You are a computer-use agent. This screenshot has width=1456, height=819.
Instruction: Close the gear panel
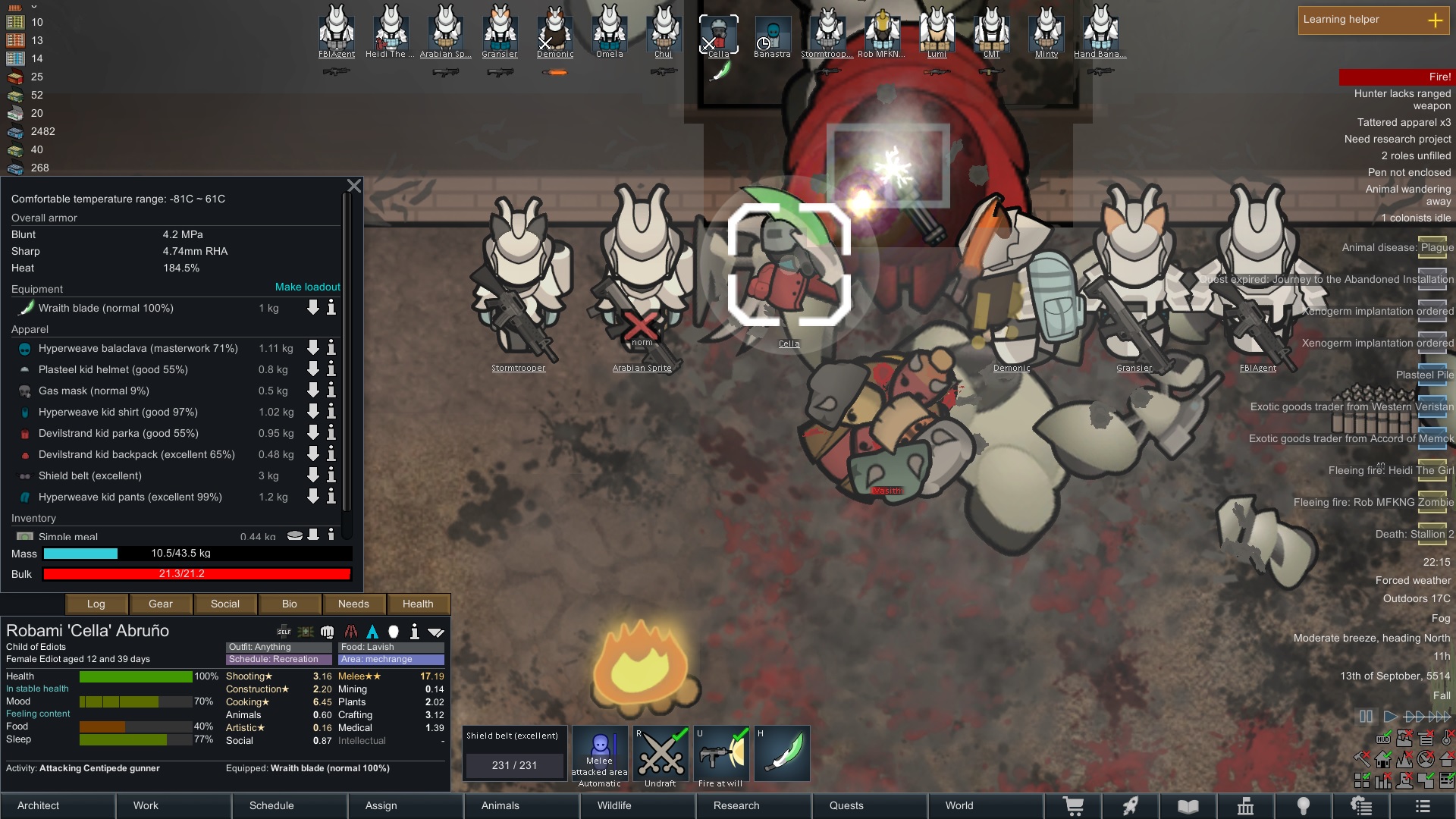tap(353, 186)
